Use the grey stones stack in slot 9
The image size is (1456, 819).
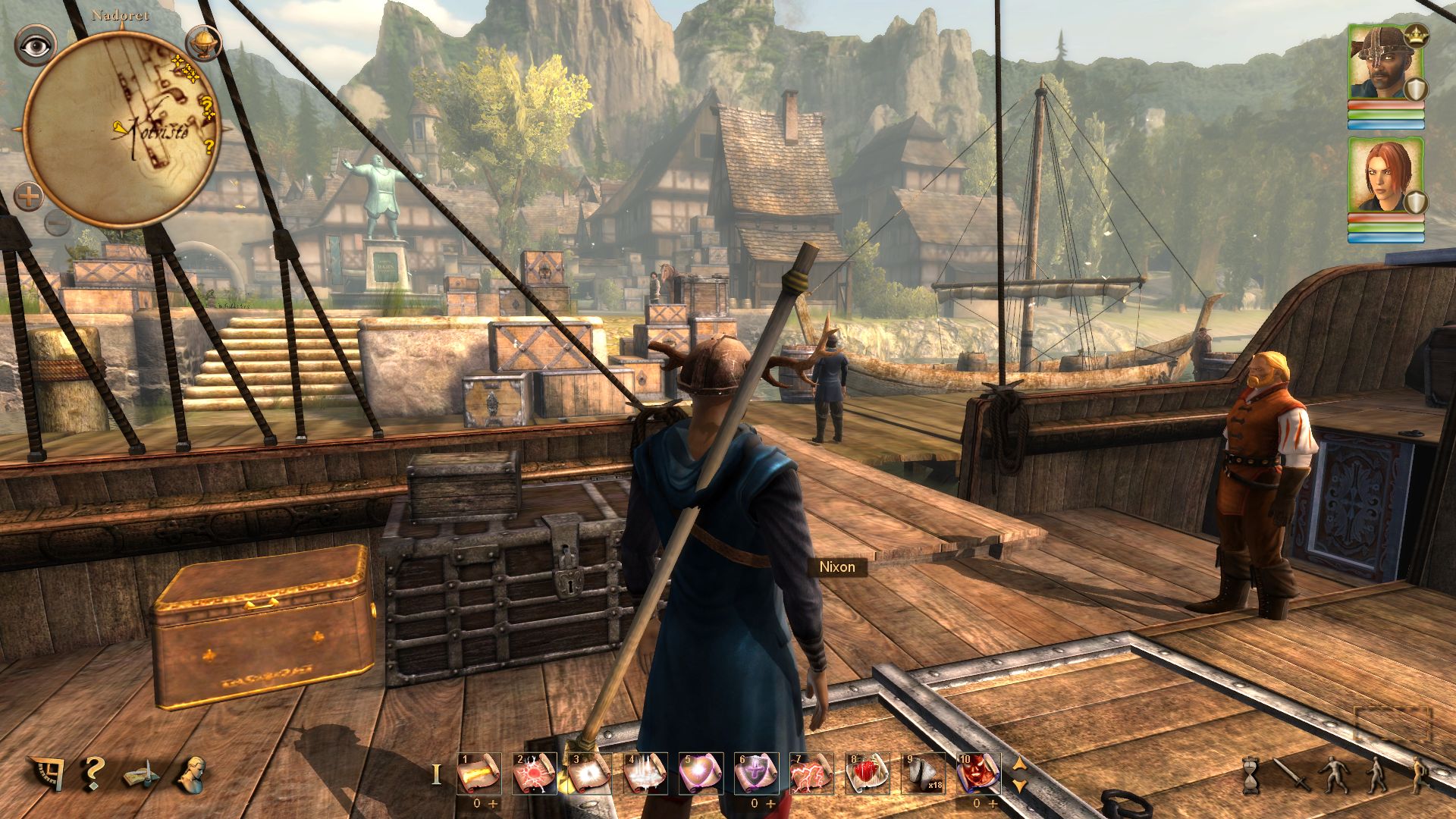pyautogui.click(x=922, y=773)
